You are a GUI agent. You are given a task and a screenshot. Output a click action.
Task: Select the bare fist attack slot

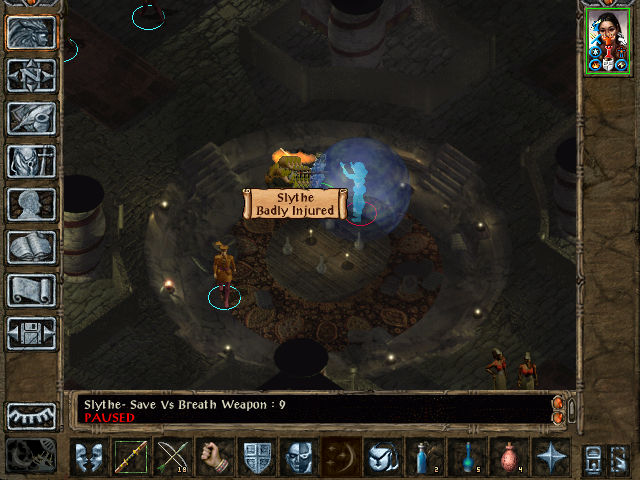tap(214, 457)
